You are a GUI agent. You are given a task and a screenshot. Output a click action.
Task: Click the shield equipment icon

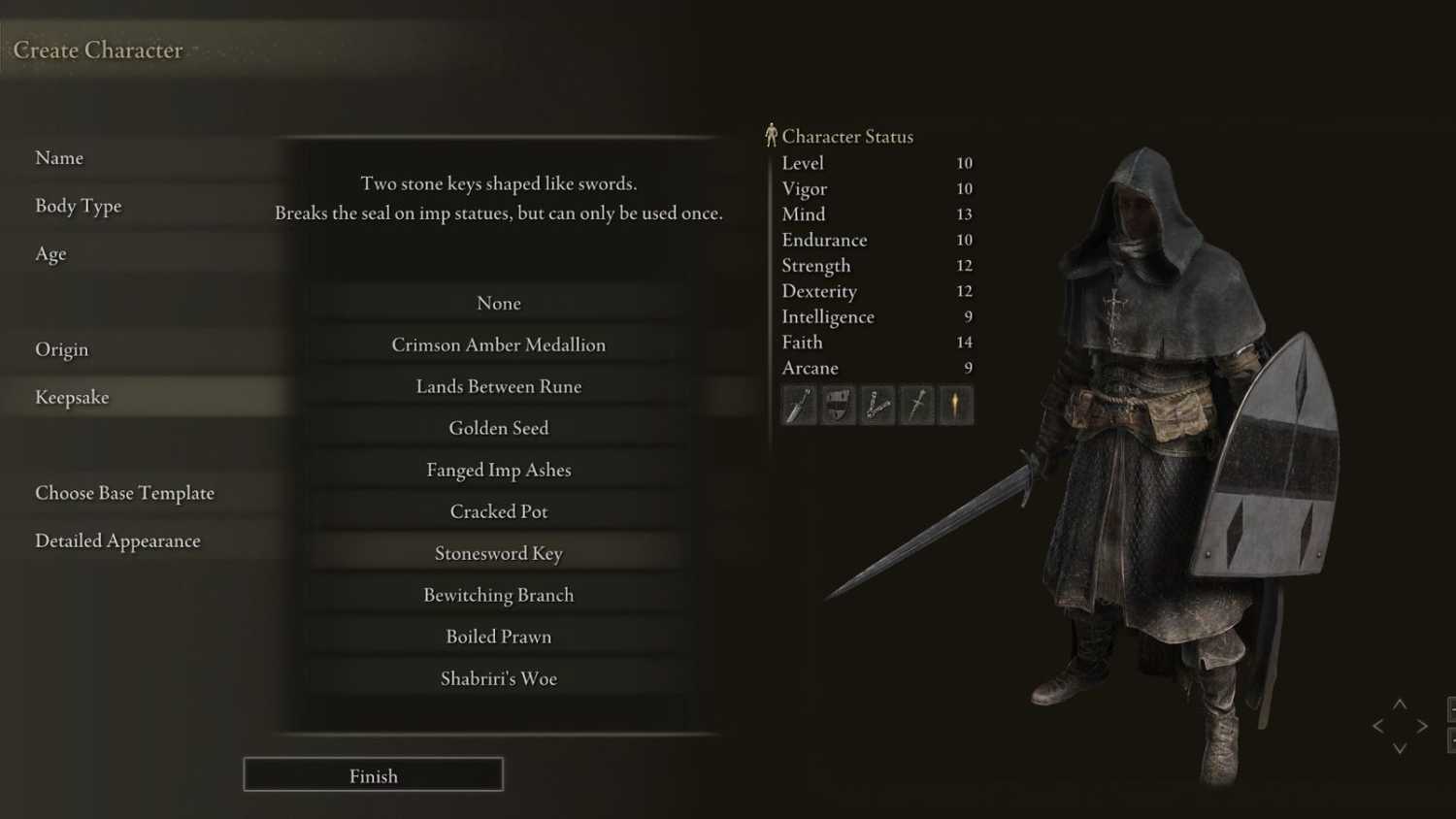click(x=838, y=405)
